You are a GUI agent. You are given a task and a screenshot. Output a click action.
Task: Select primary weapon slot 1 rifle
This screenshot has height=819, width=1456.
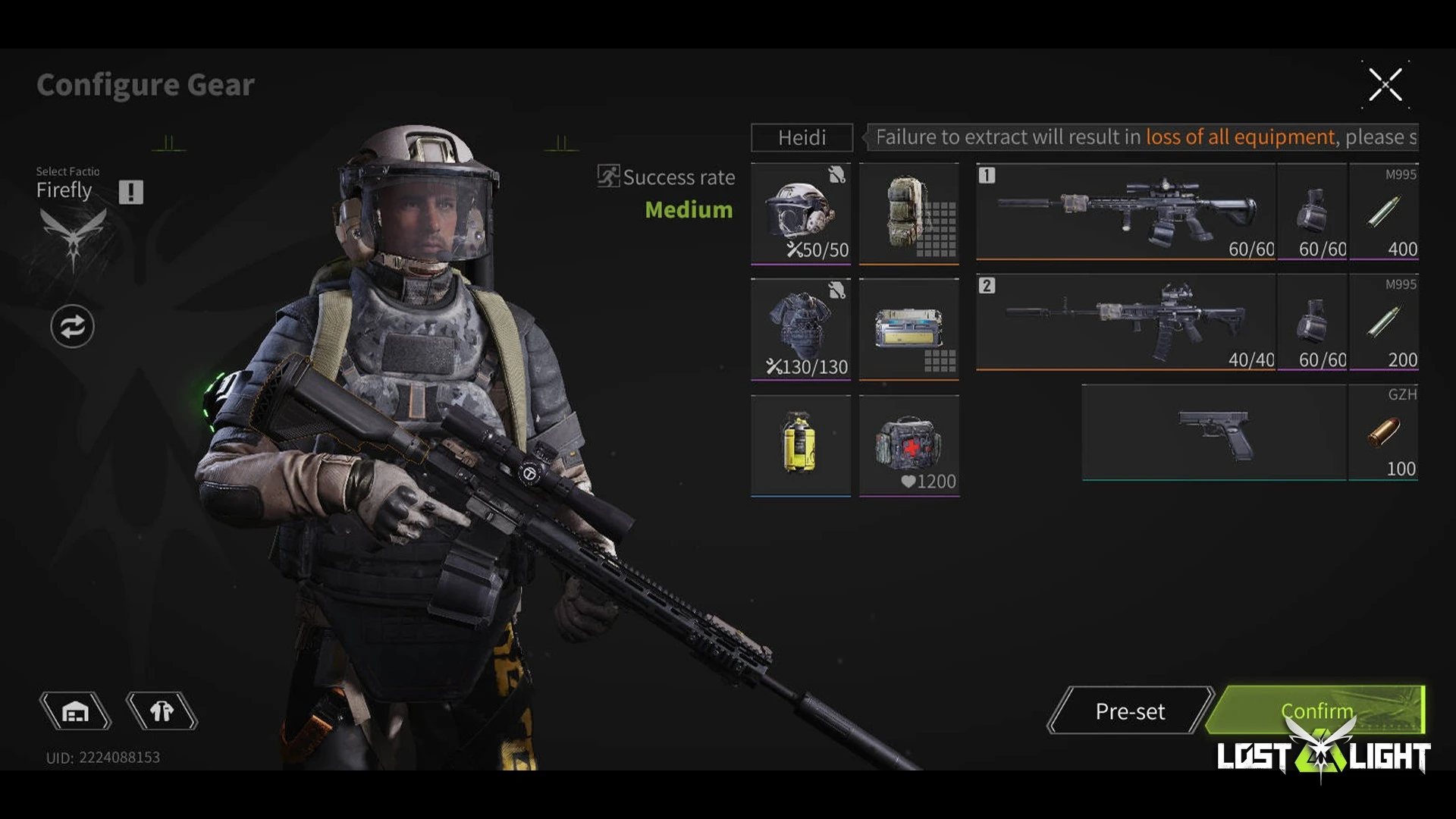(1125, 212)
